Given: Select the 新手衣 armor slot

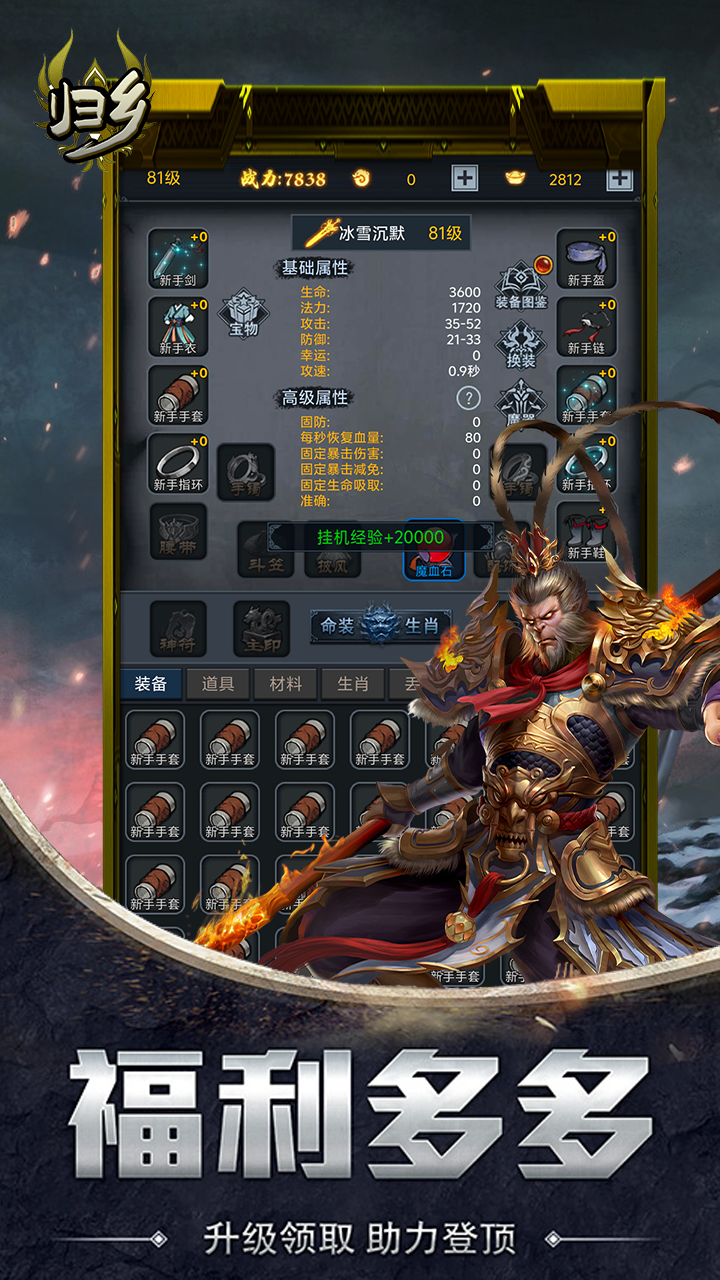Looking at the screenshot, I should (179, 327).
